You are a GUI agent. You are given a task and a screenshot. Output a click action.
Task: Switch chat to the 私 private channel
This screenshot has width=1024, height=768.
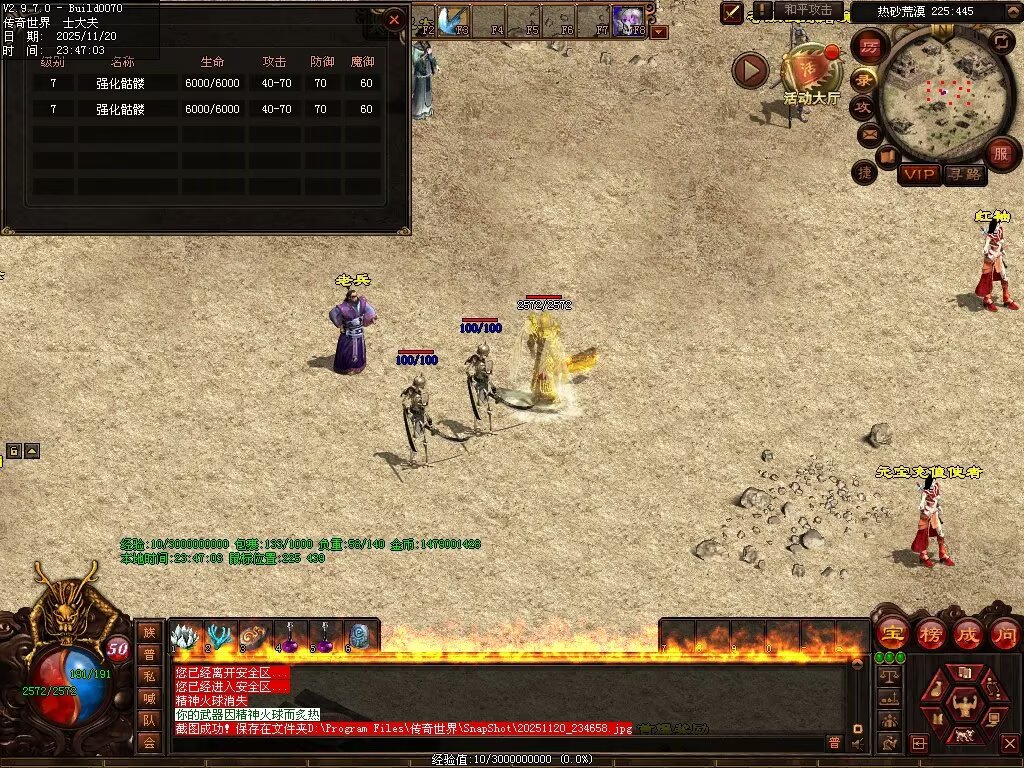tap(149, 675)
